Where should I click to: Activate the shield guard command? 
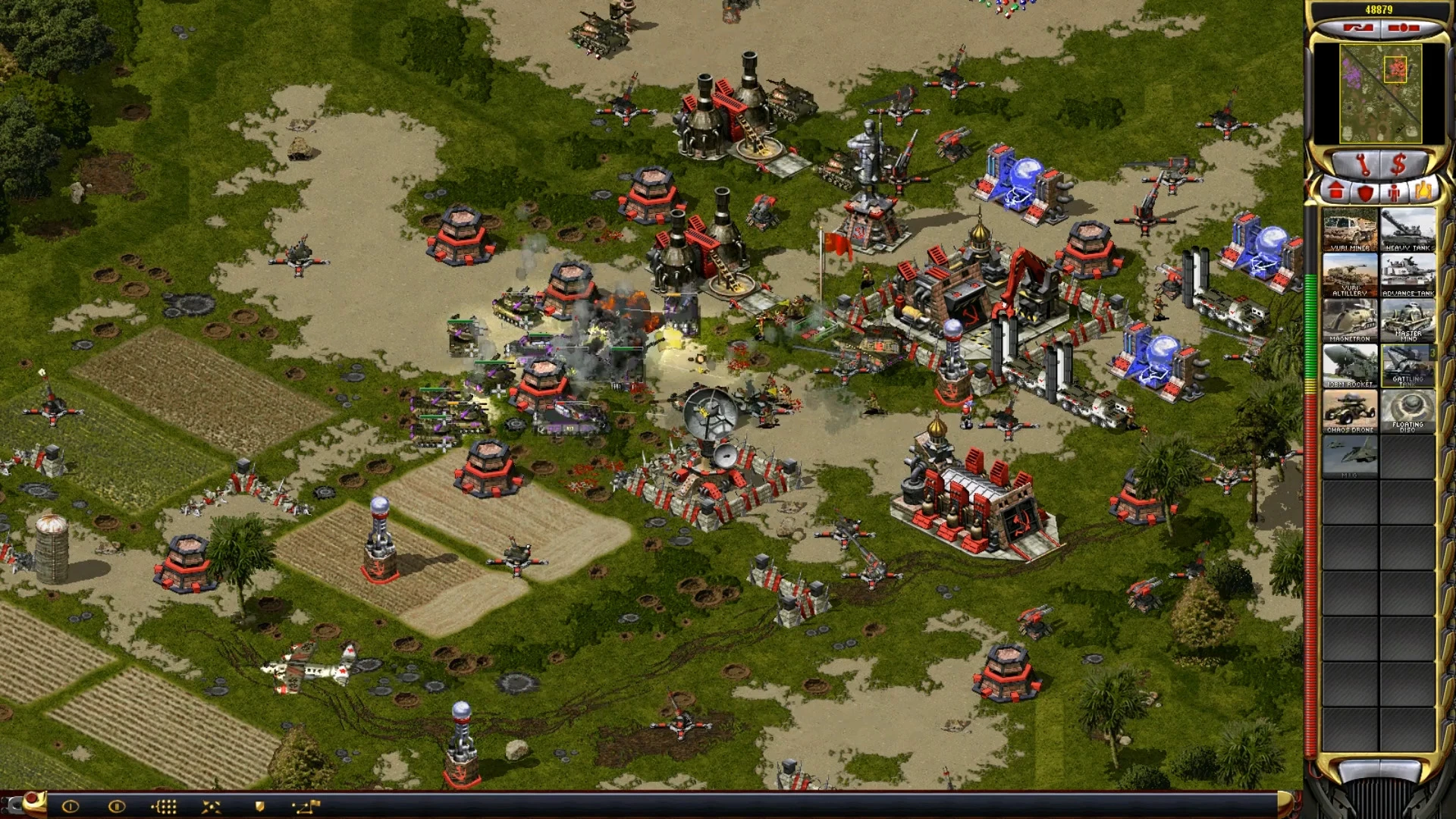click(259, 806)
